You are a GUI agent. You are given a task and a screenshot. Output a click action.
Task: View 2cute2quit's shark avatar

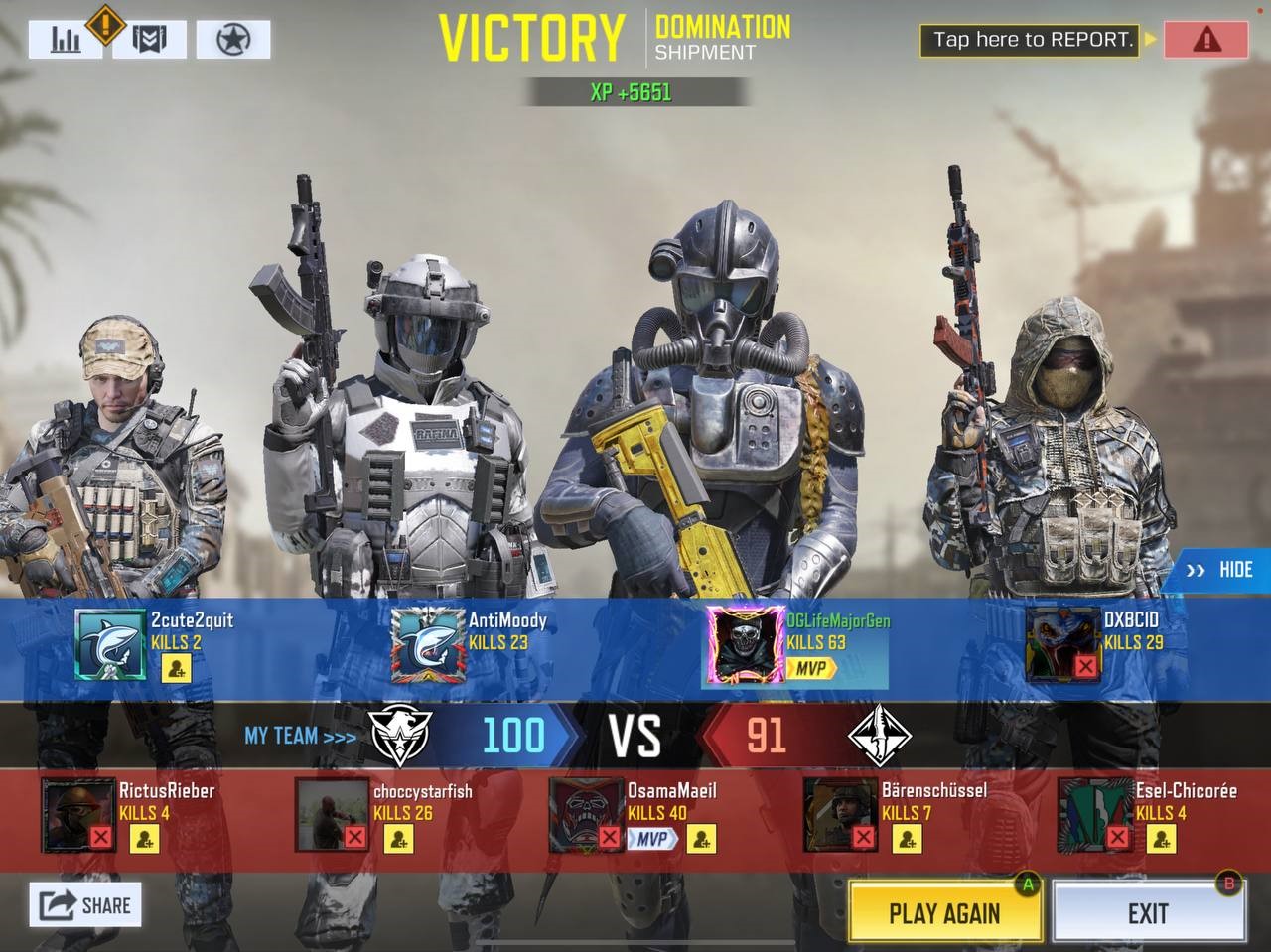(109, 644)
